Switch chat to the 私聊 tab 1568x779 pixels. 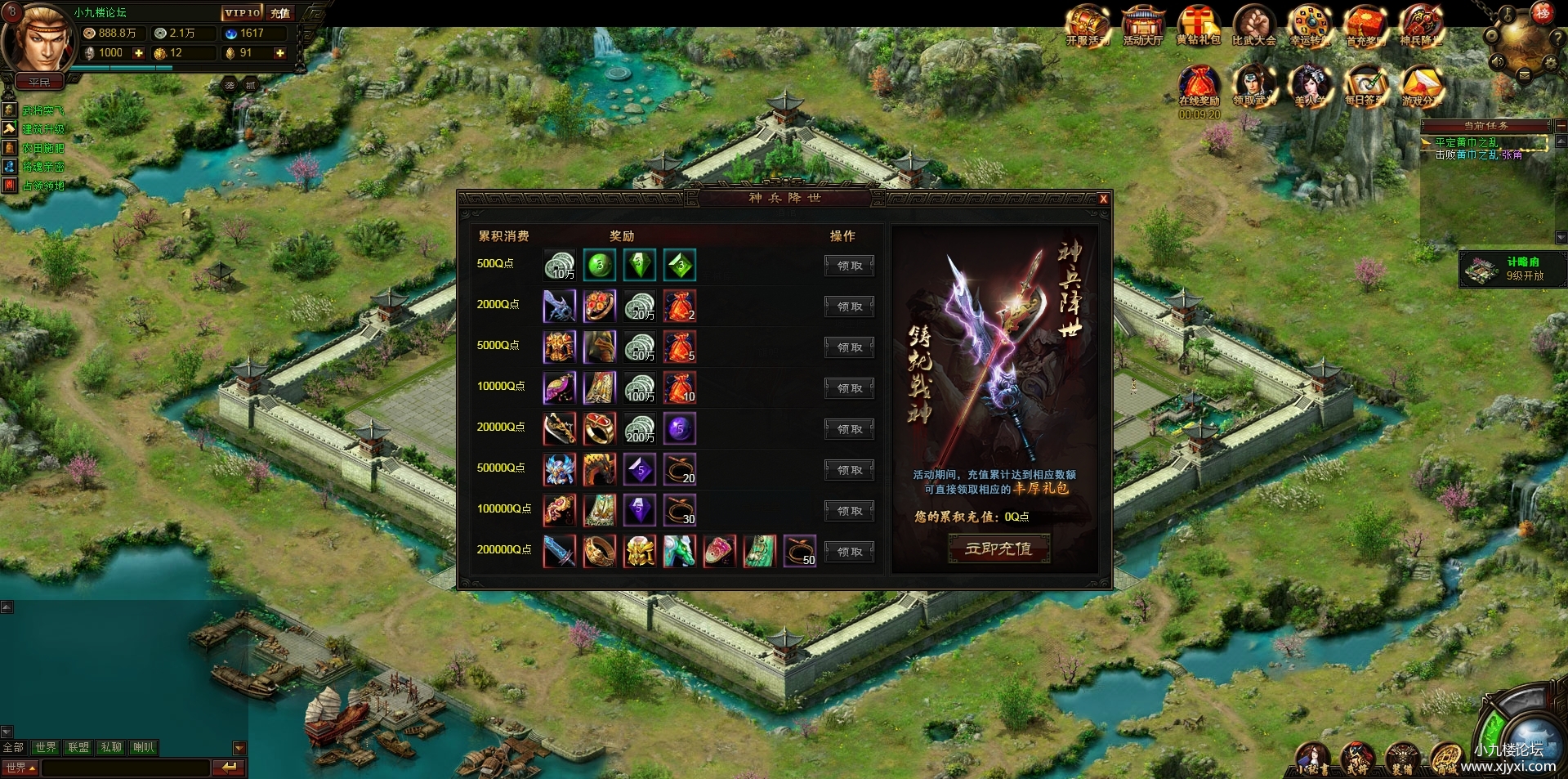111,747
